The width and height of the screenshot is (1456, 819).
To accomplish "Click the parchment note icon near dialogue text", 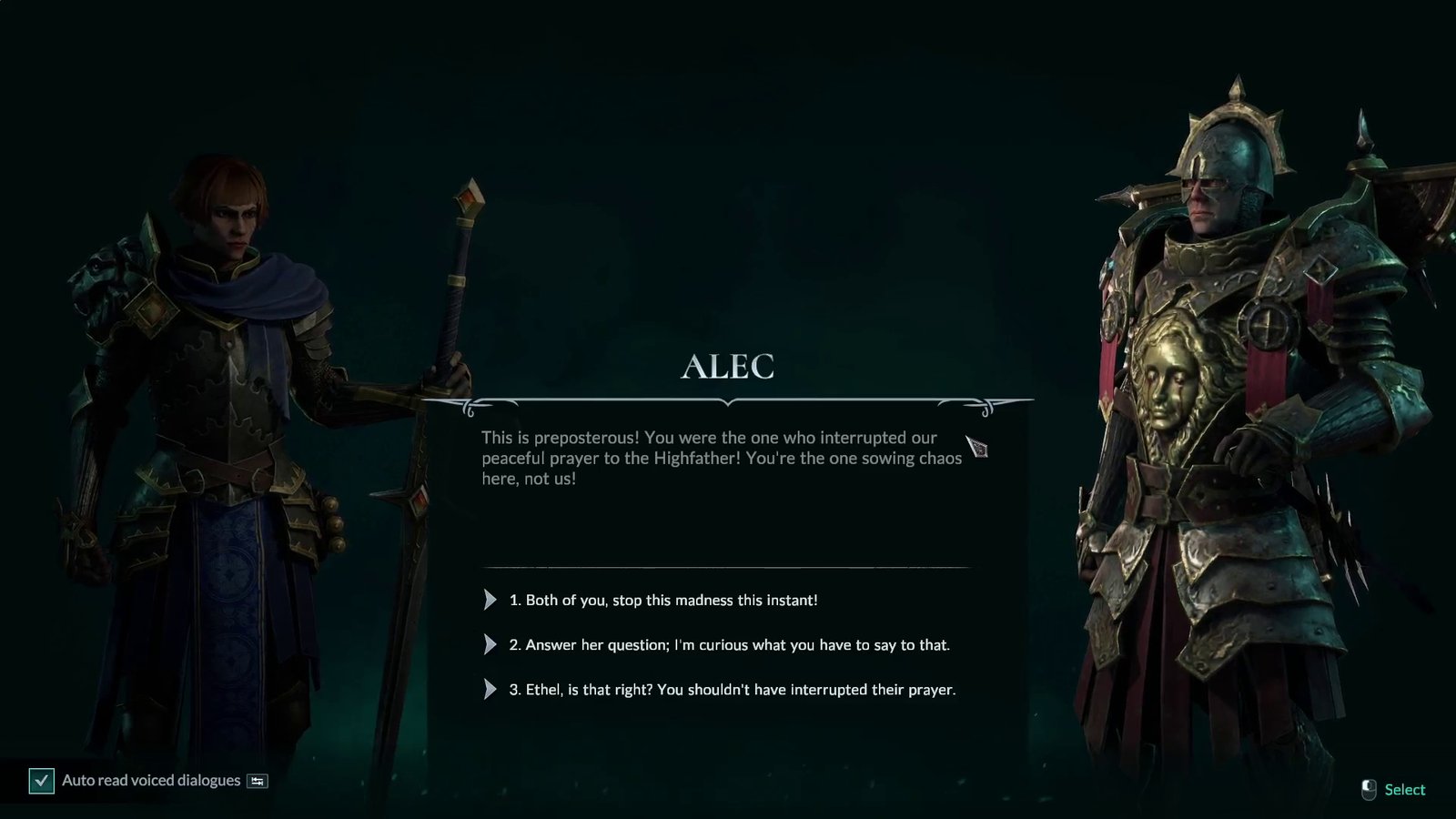I will pos(978,448).
